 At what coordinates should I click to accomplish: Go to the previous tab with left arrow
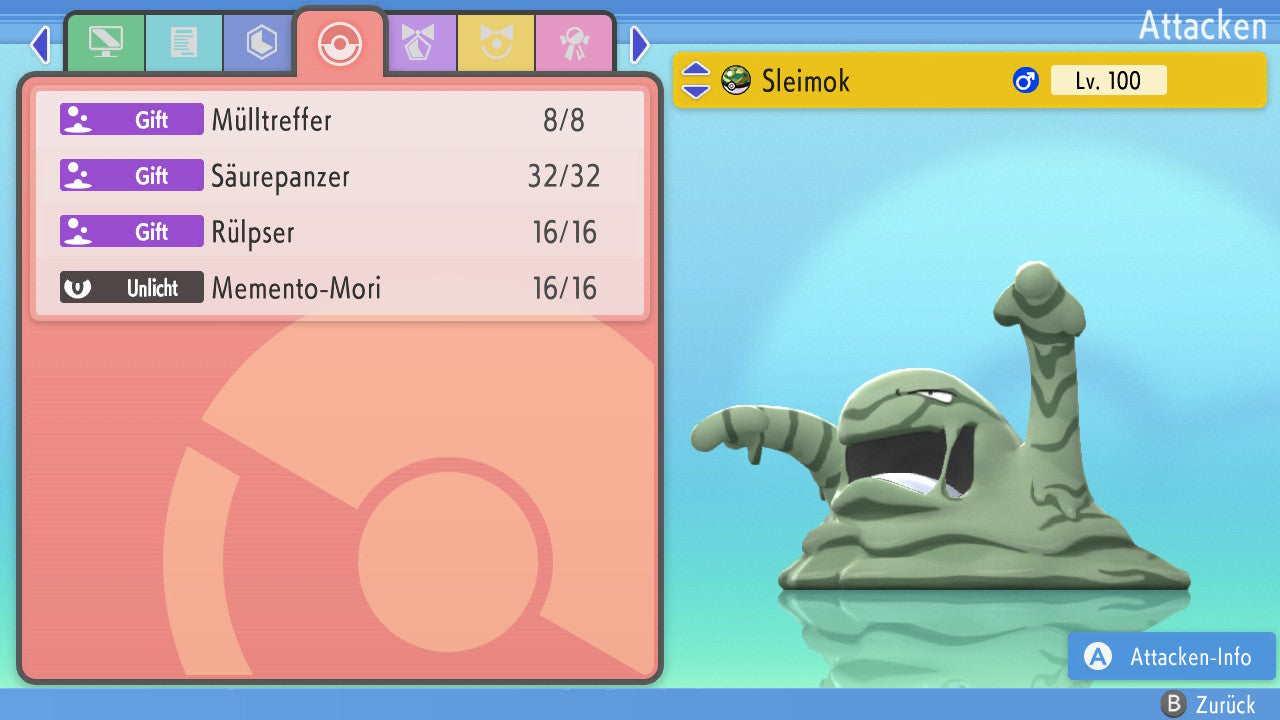point(40,44)
